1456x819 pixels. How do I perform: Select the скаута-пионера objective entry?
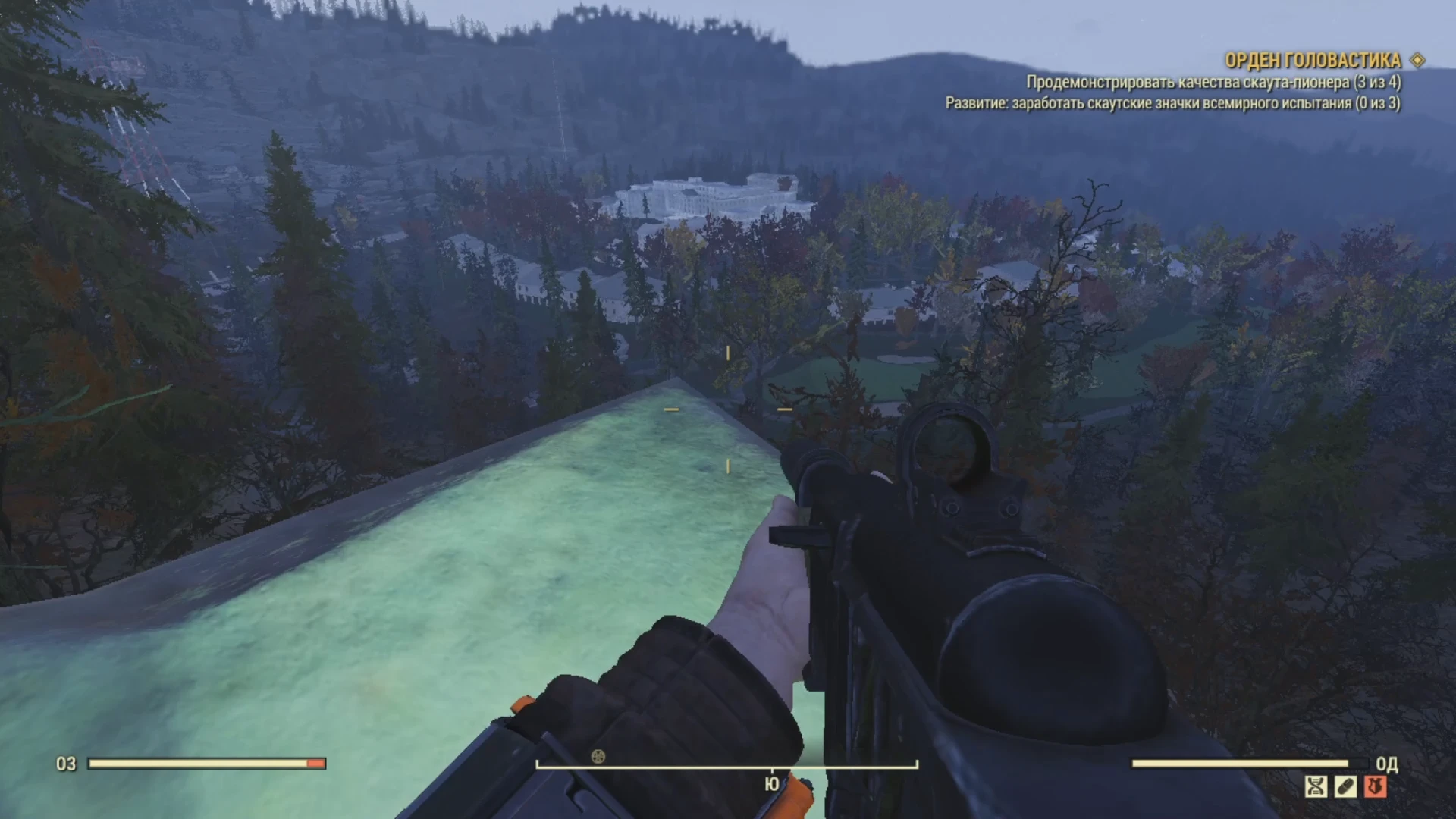(x=1214, y=82)
